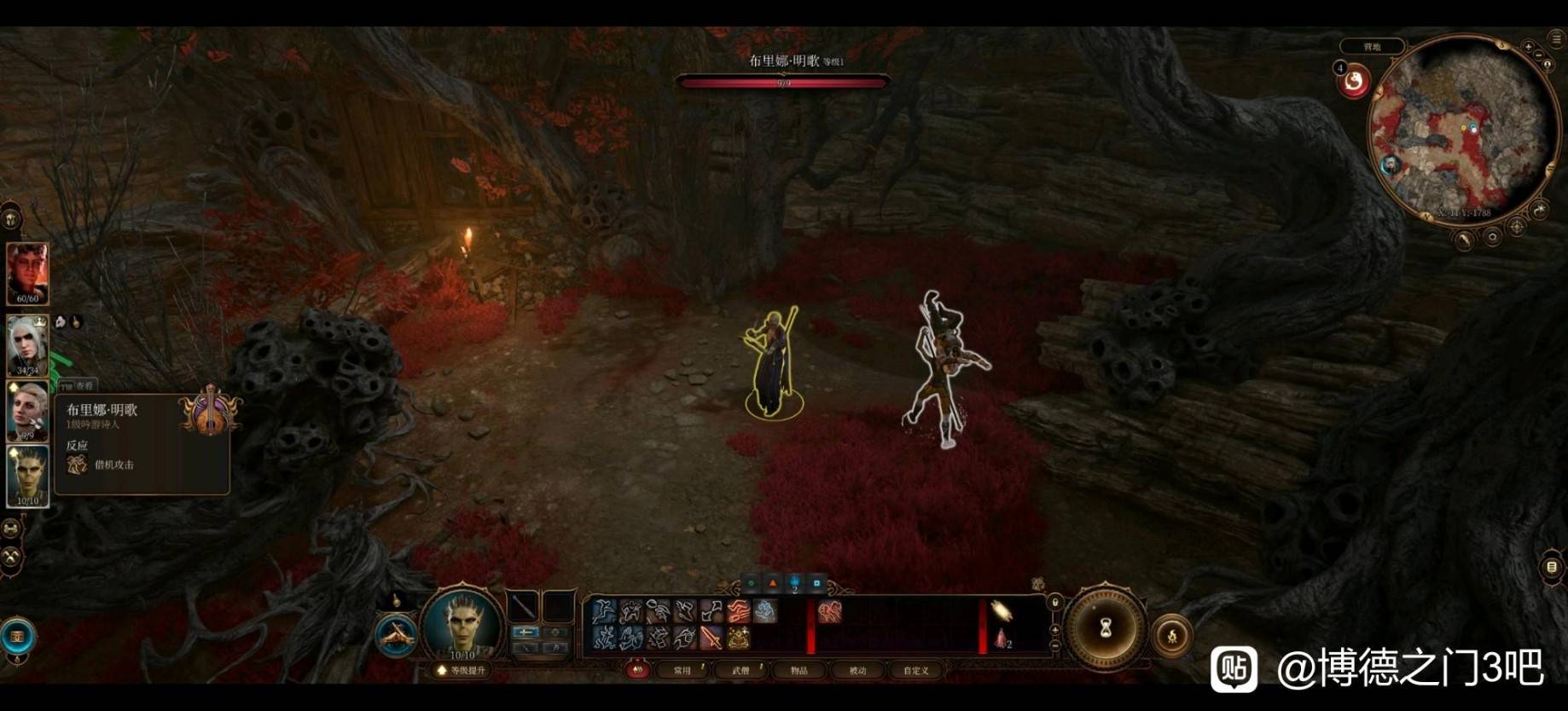Screen dimensions: 1568x711
Task: Use the sword attack skill in hotbar
Action: pyautogui.click(x=711, y=637)
